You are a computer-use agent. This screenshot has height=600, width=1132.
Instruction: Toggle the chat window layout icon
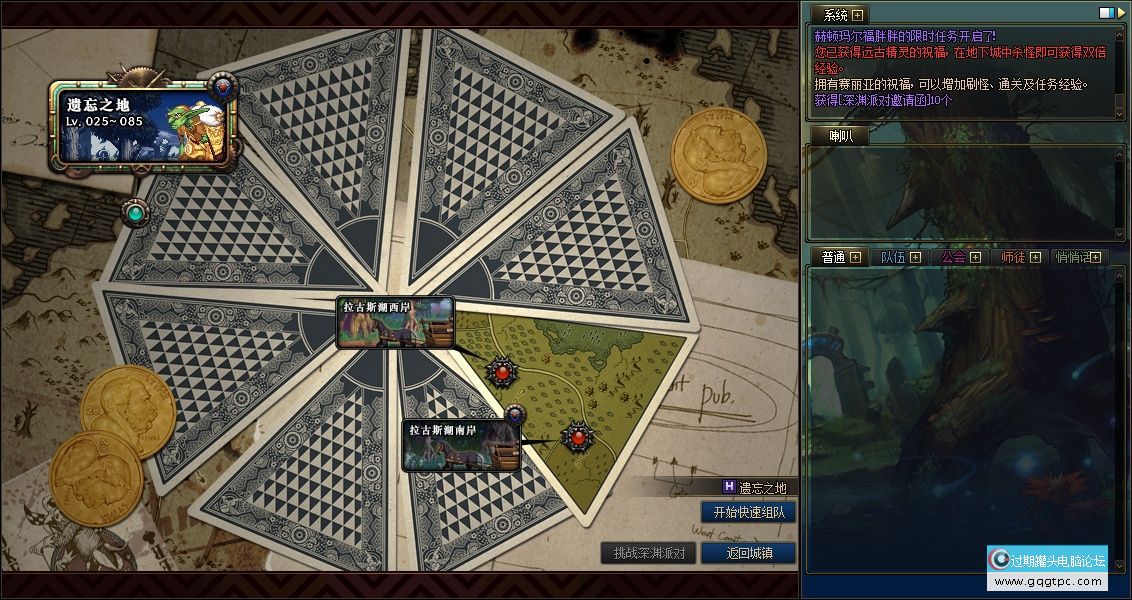coord(1105,14)
